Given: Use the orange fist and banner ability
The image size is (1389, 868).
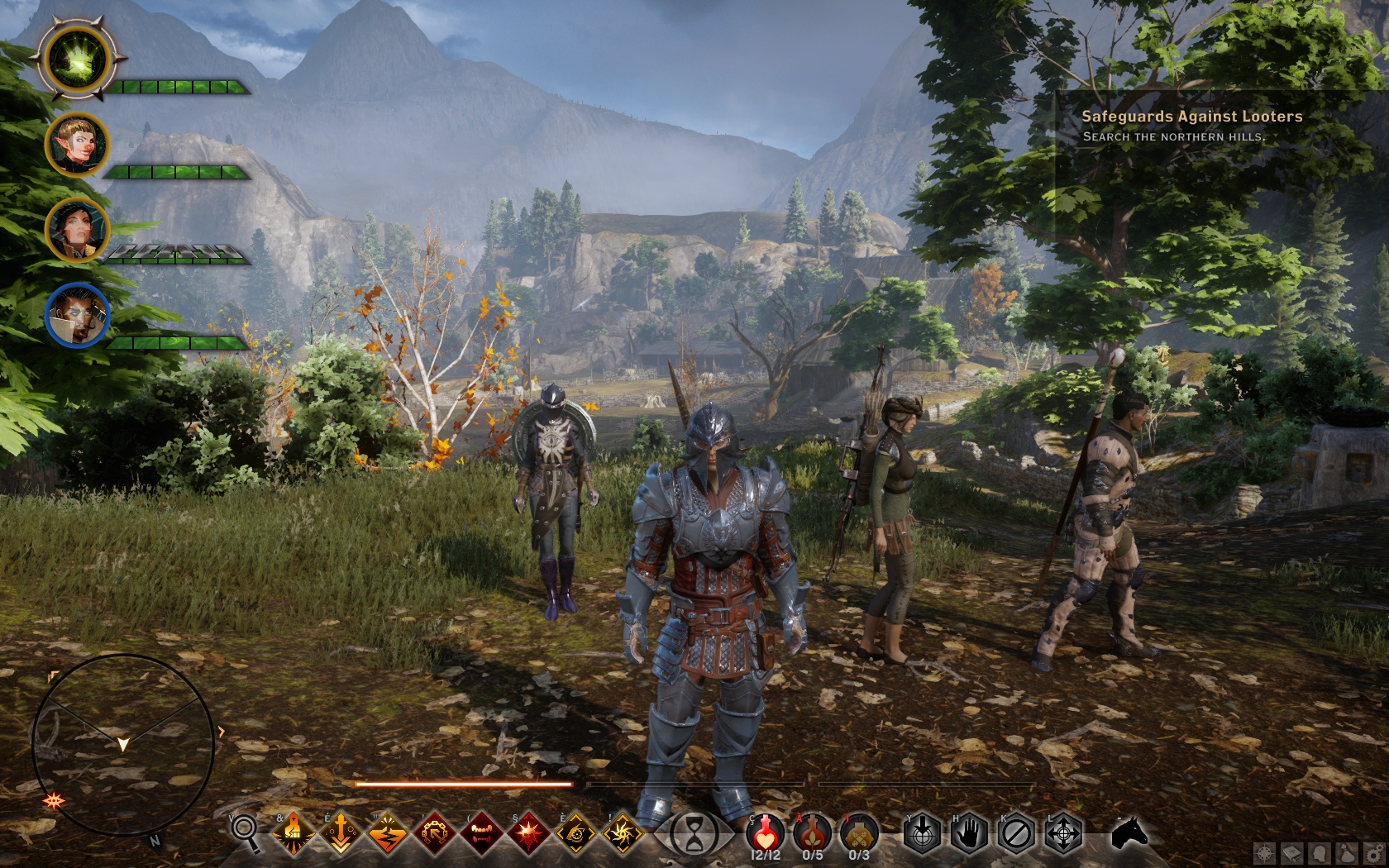Looking at the screenshot, I should click(x=294, y=833).
